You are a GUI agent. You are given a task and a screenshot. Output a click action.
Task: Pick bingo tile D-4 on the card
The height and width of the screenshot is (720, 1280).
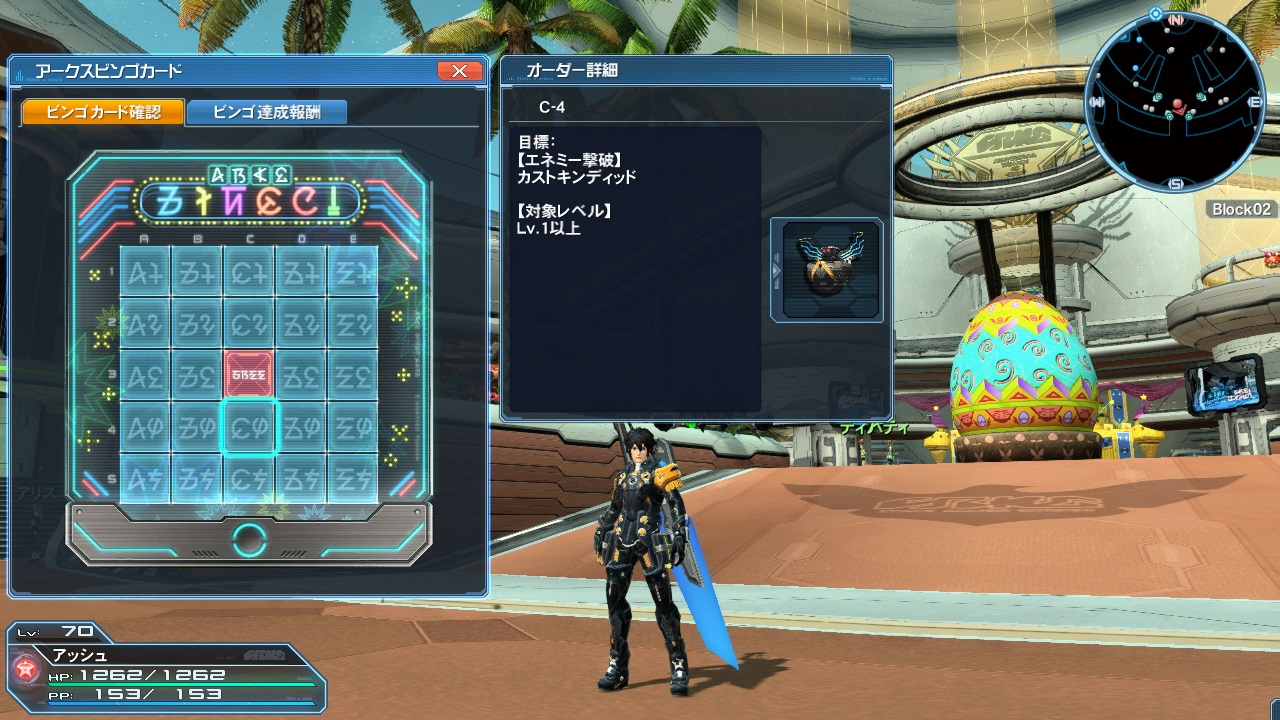coord(301,427)
